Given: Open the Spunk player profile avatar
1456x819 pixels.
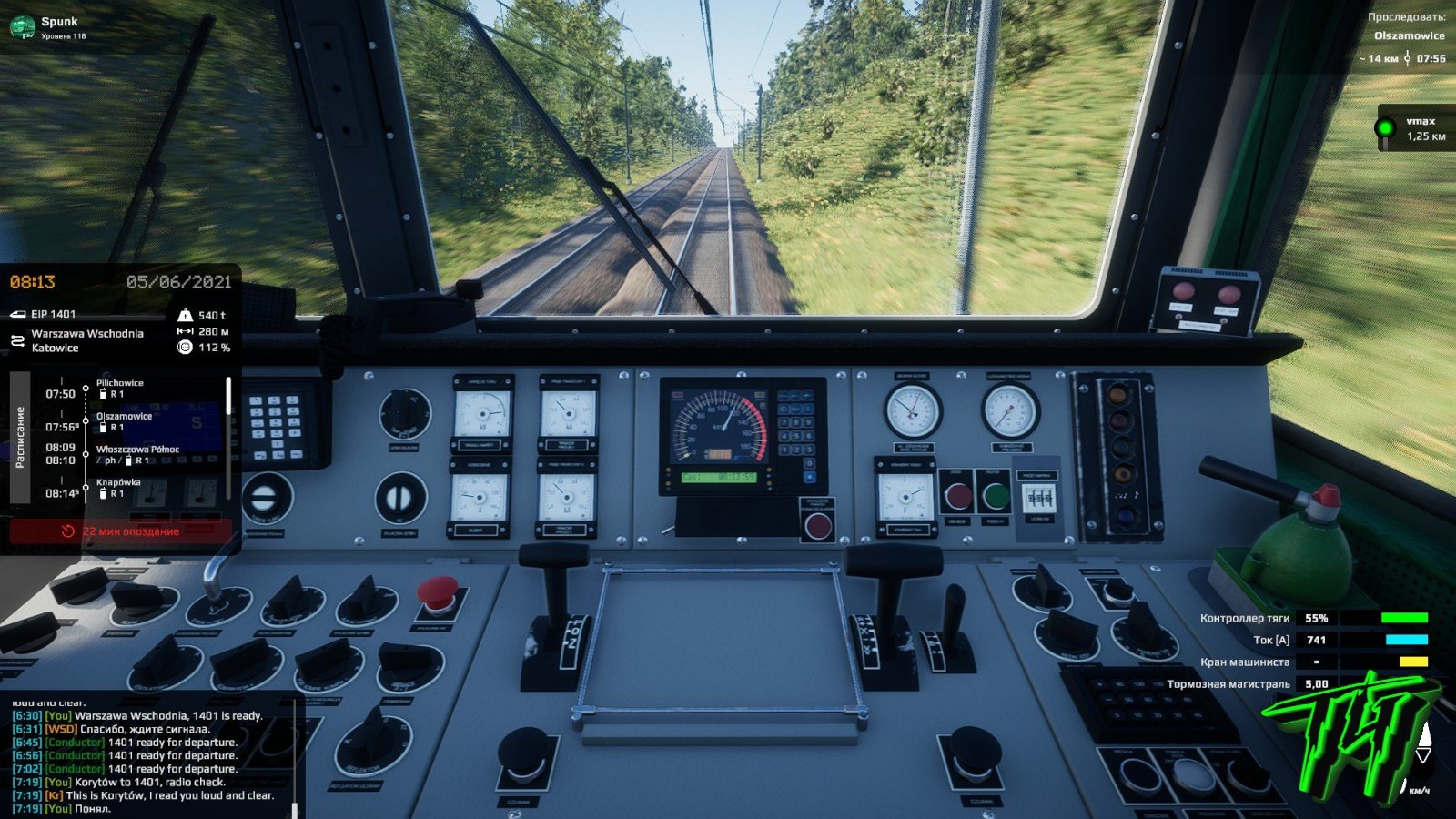Looking at the screenshot, I should (x=22, y=27).
